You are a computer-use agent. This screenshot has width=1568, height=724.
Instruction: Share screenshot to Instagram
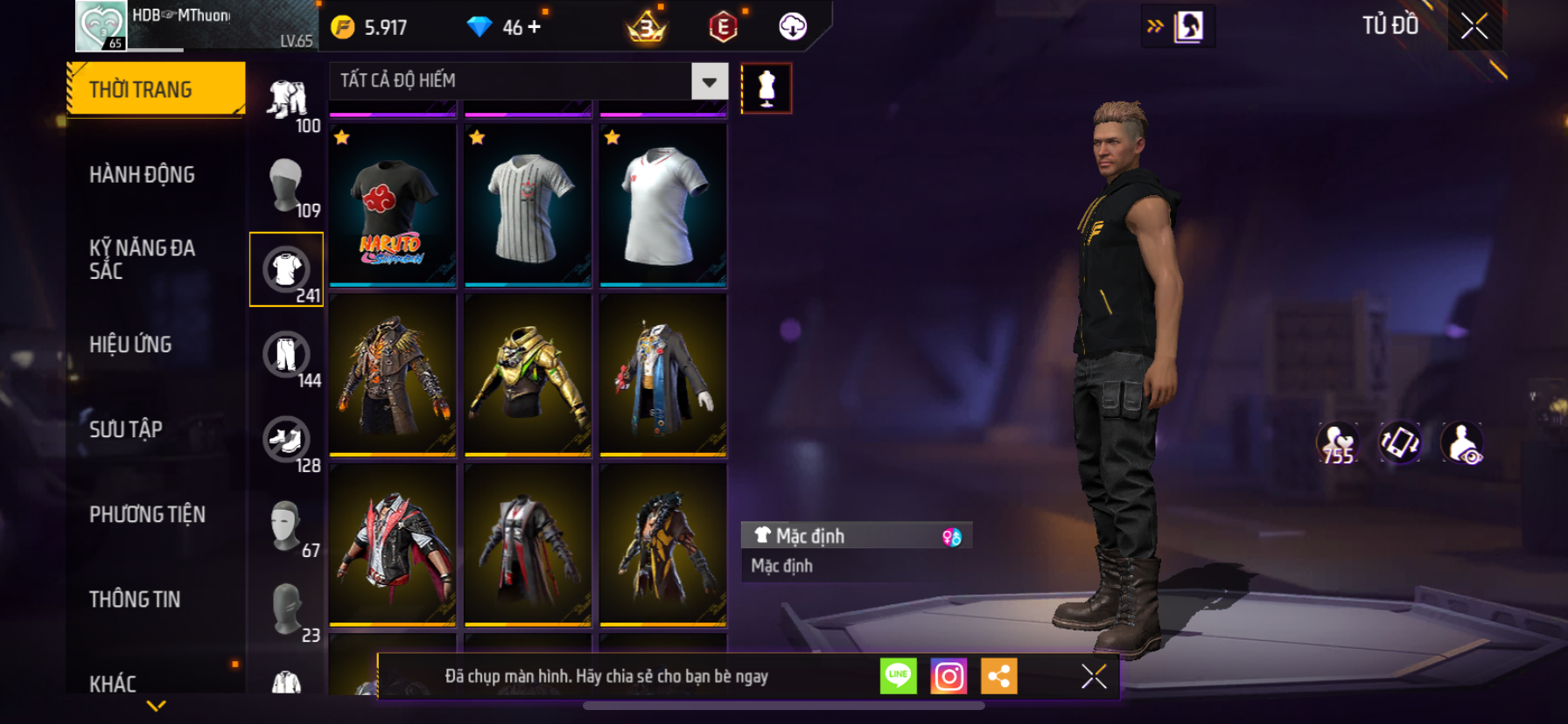(x=948, y=676)
